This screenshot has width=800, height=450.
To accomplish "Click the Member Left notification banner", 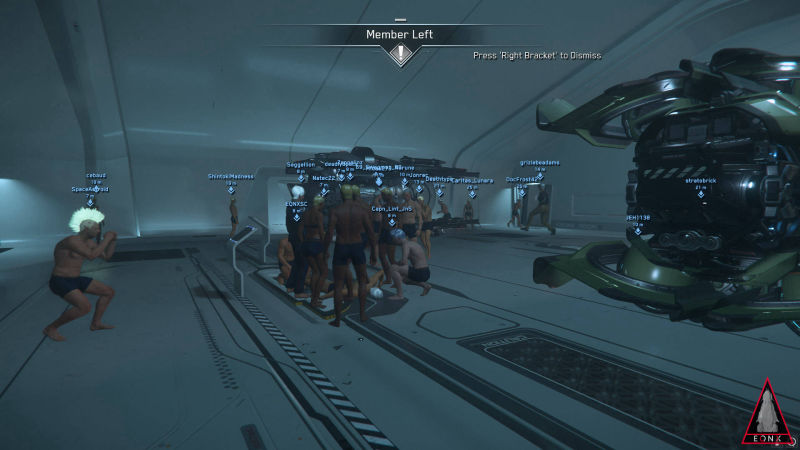I will click(x=400, y=35).
